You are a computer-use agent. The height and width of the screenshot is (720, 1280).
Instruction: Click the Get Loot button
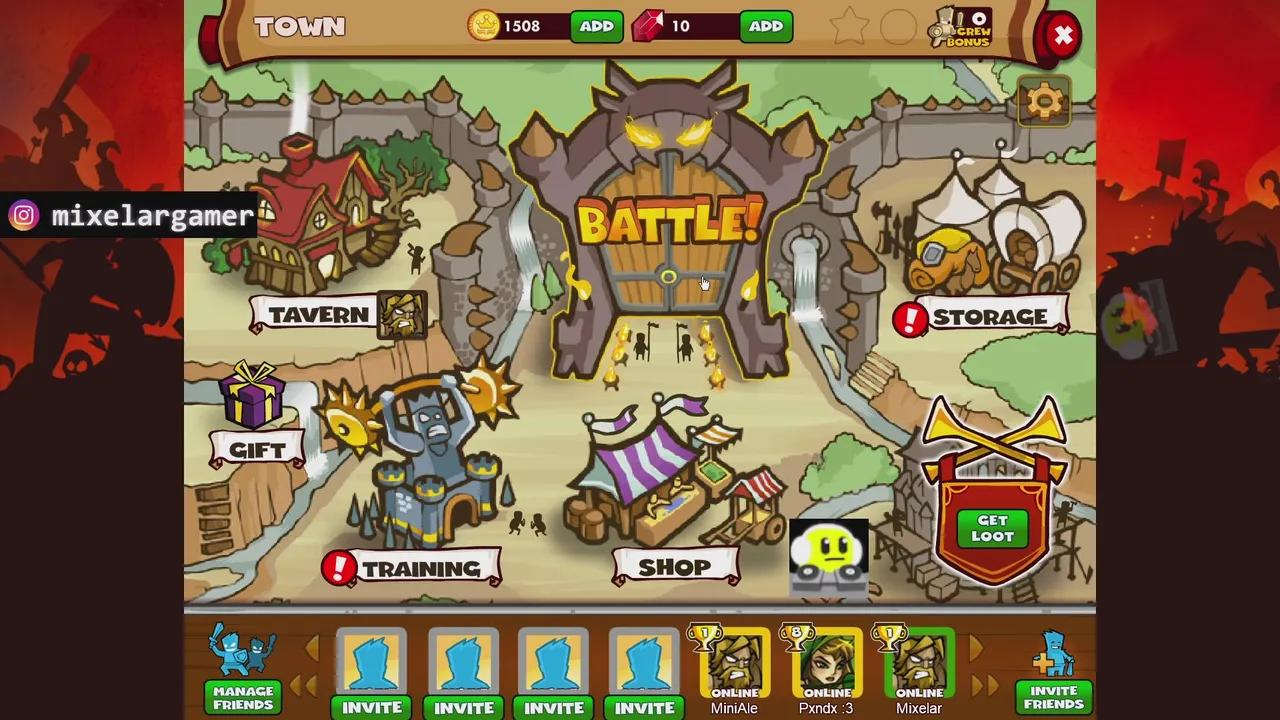click(992, 528)
